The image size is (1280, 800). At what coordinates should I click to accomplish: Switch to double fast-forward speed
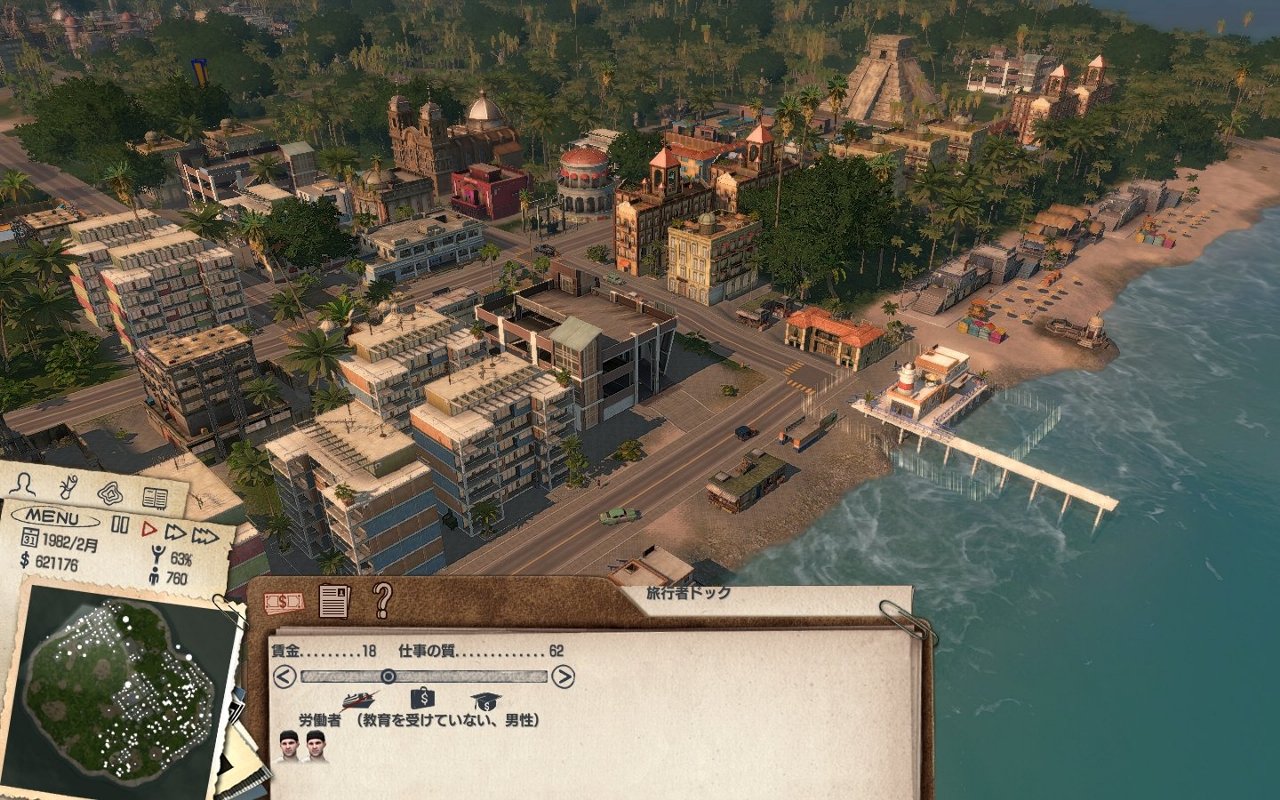coord(176,532)
